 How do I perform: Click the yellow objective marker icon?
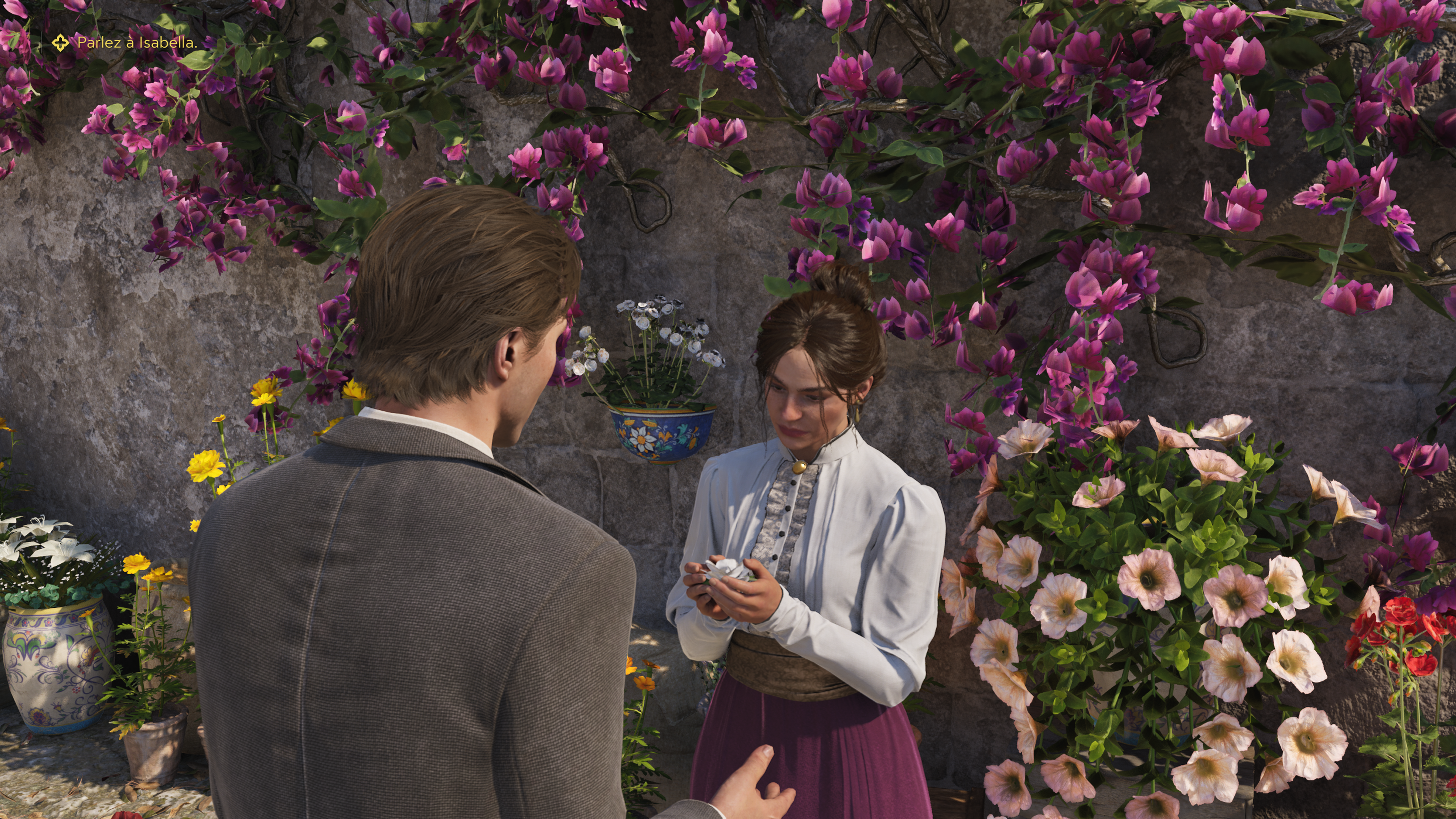pyautogui.click(x=61, y=42)
